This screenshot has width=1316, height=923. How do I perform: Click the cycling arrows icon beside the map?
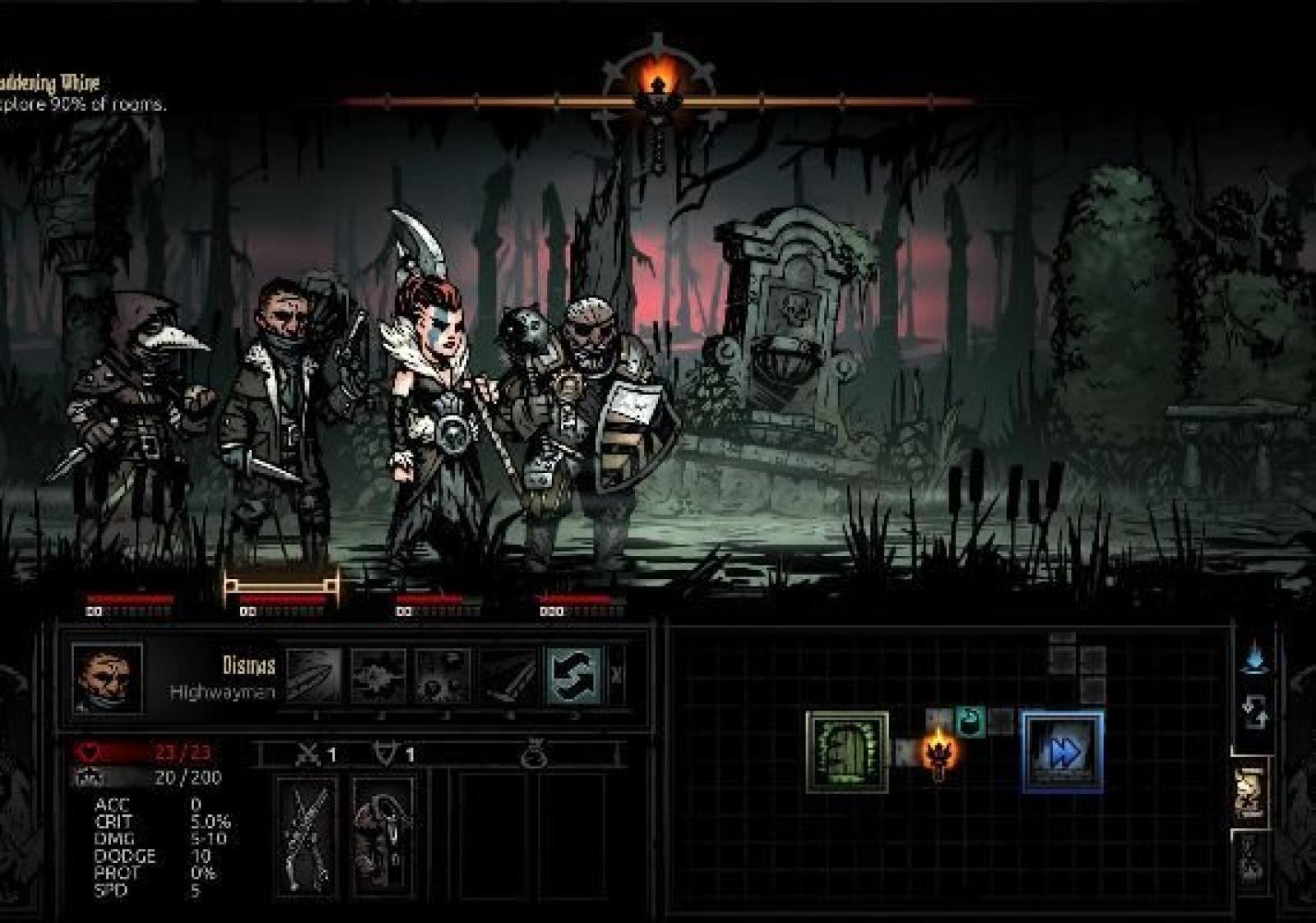1254,712
